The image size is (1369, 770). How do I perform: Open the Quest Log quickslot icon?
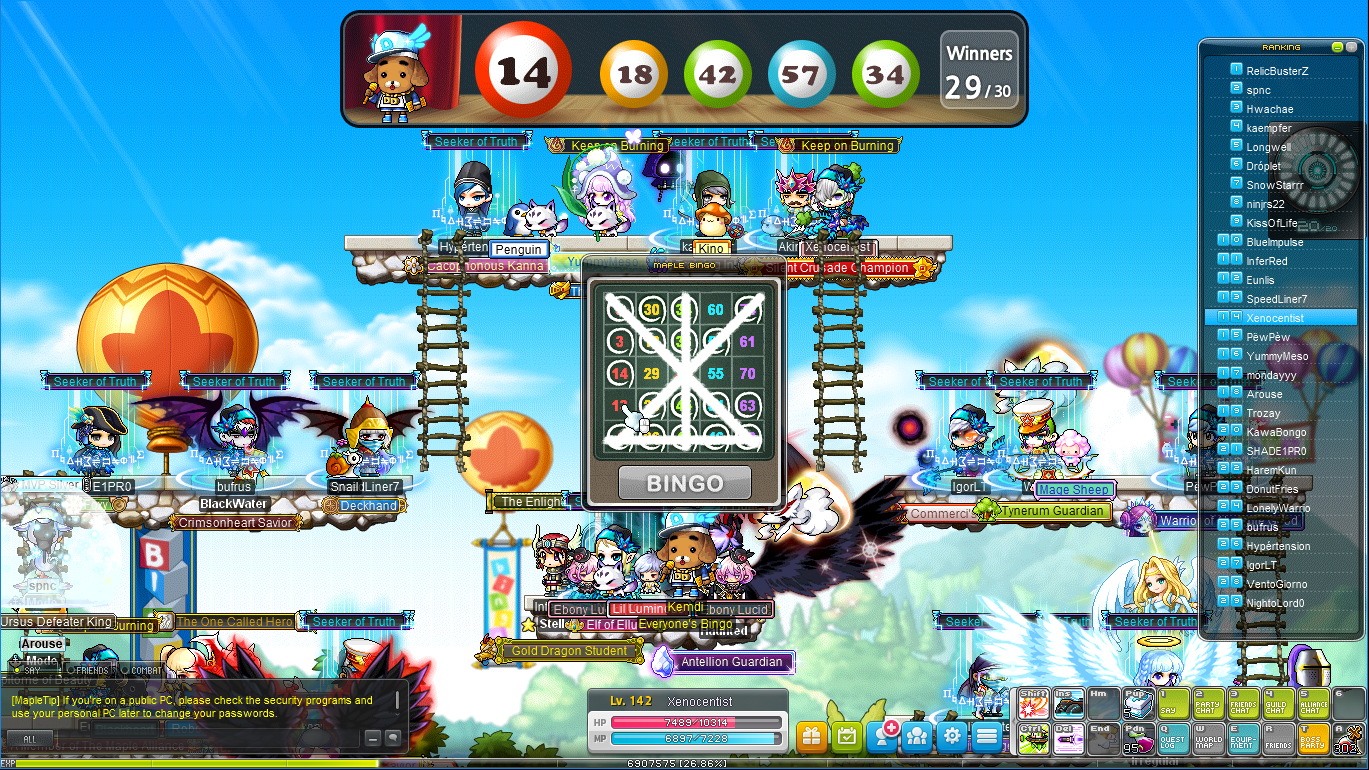1173,738
